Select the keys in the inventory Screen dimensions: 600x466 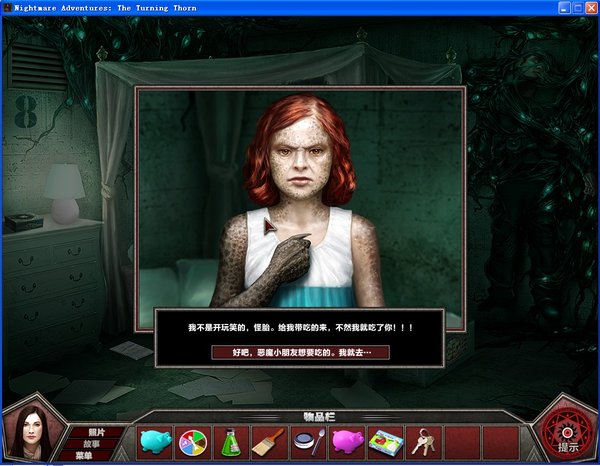point(424,442)
